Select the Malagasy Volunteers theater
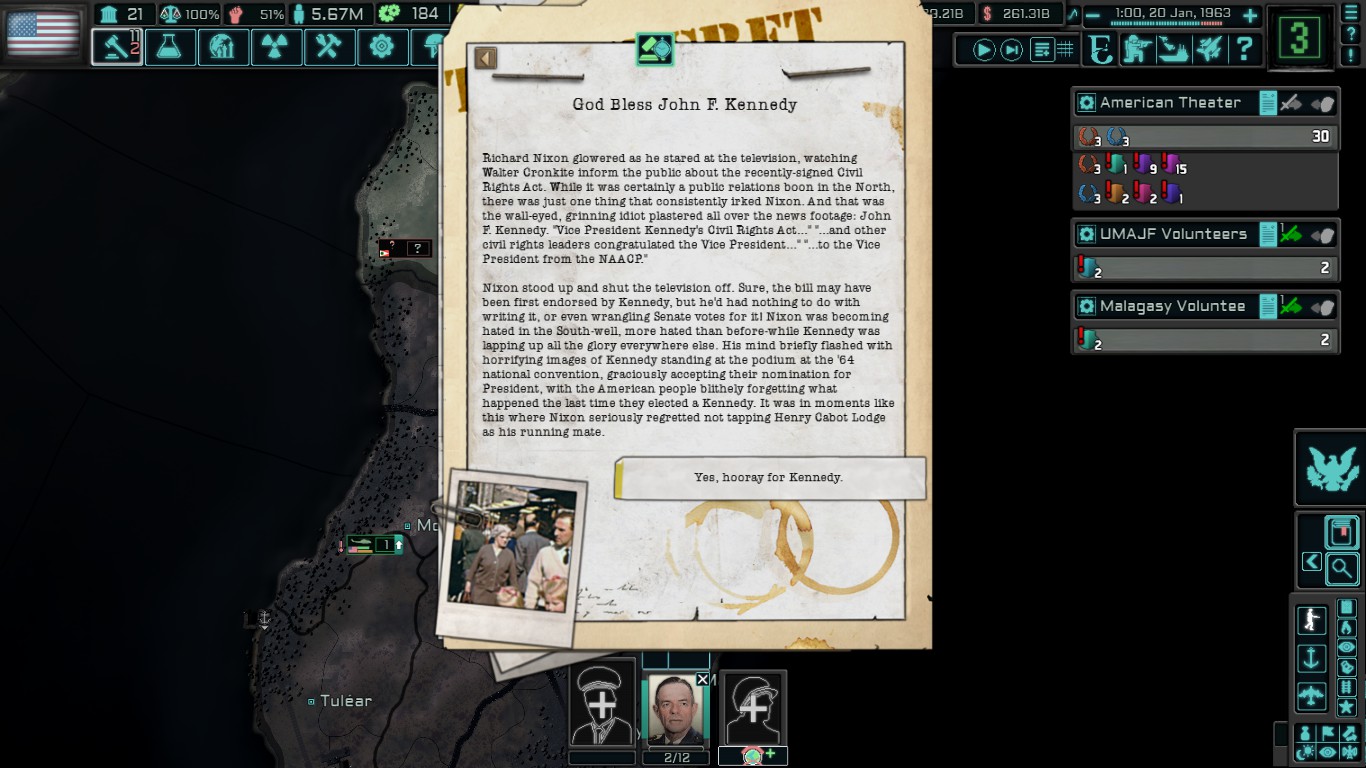Screen dimensions: 1366x768 coord(1172,306)
